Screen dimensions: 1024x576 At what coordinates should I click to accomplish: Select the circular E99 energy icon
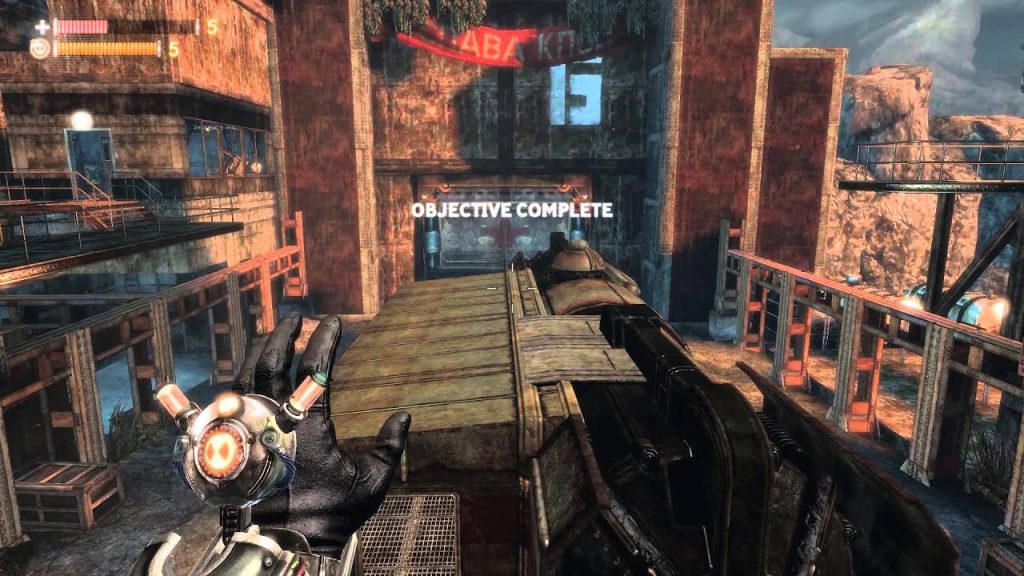40,48
